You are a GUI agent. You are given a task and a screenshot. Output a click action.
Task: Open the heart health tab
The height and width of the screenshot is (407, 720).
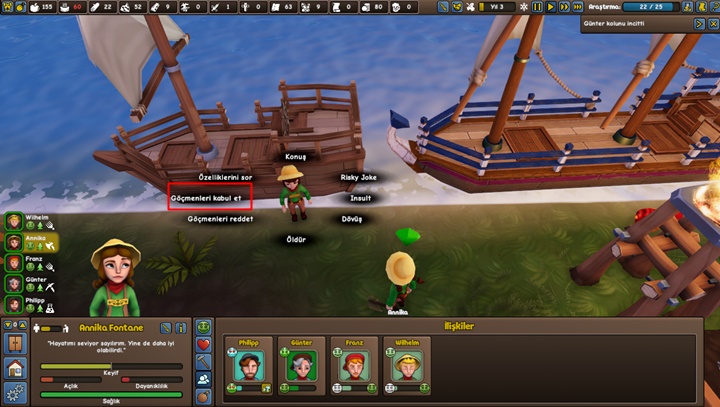coord(203,344)
